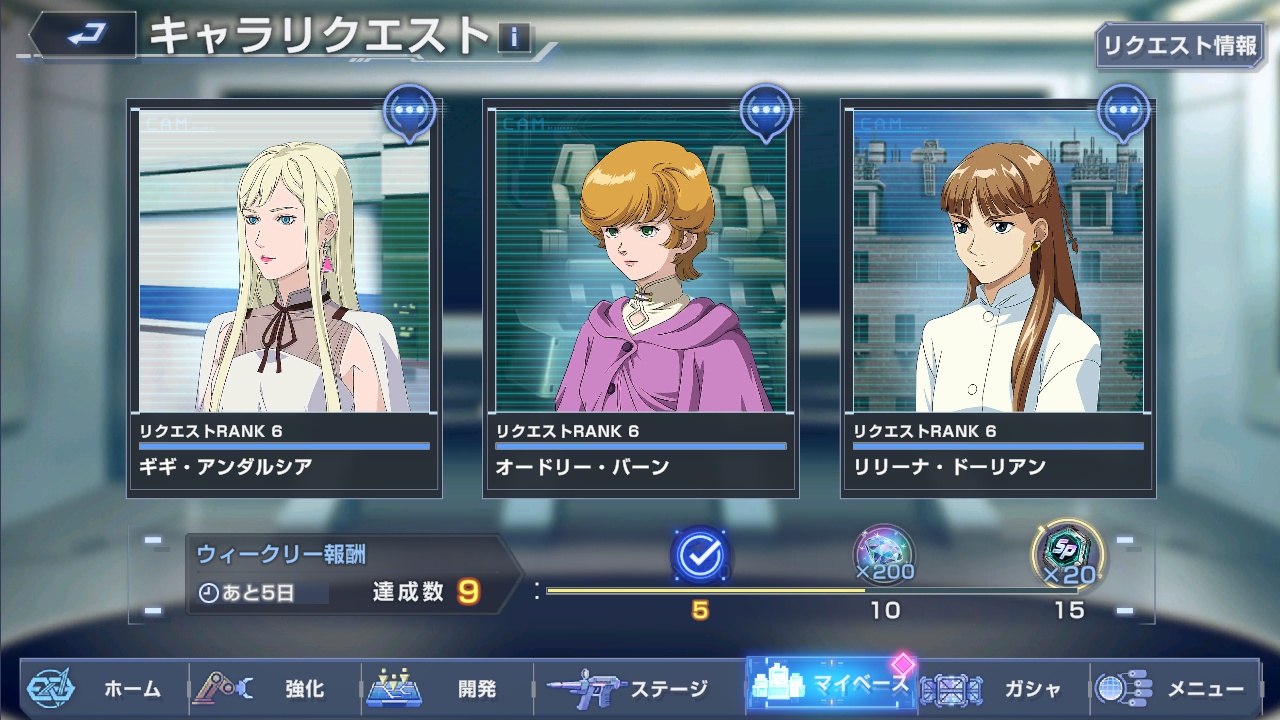
Task: View the x20 SP weekly reward
Action: click(1068, 553)
